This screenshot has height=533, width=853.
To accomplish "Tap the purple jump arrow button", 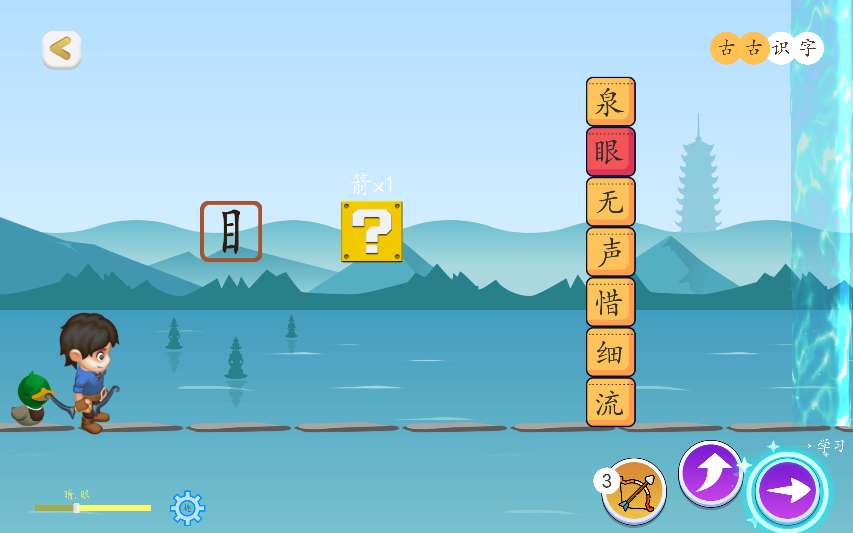I will 710,473.
